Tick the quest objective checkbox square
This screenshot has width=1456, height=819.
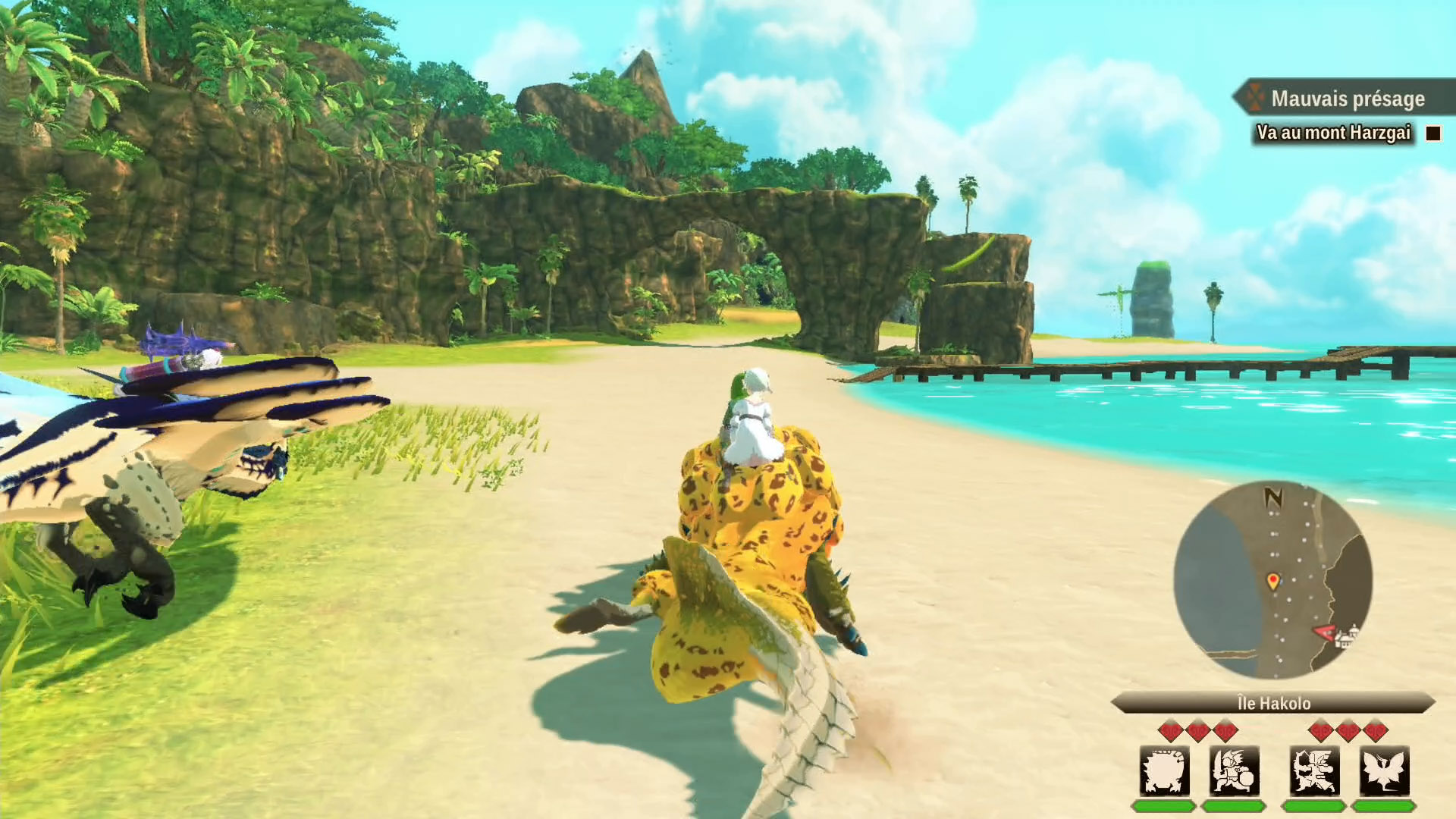(x=1432, y=133)
